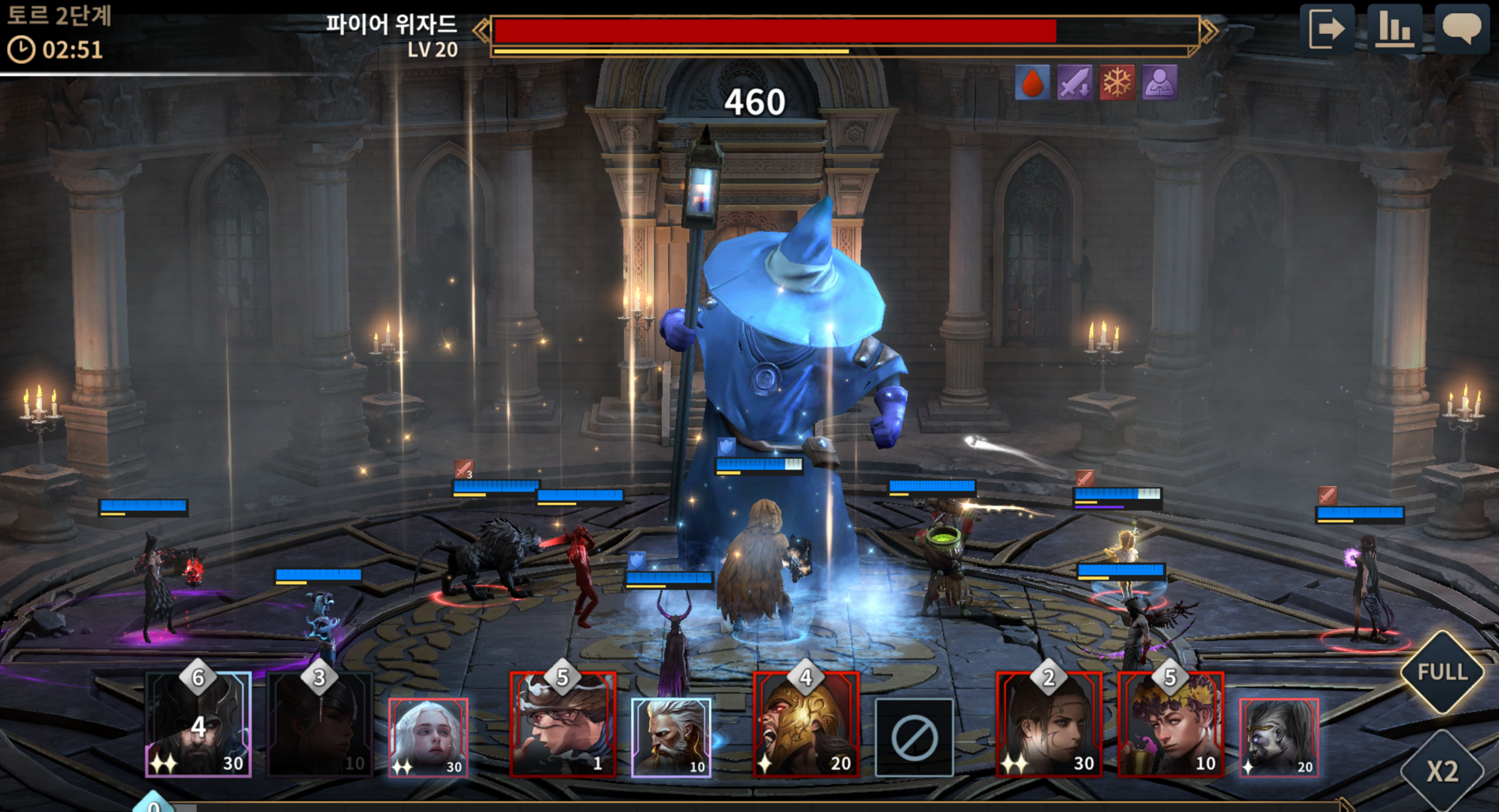Toggle the FULL auto-battle diamond button

pyautogui.click(x=1442, y=672)
